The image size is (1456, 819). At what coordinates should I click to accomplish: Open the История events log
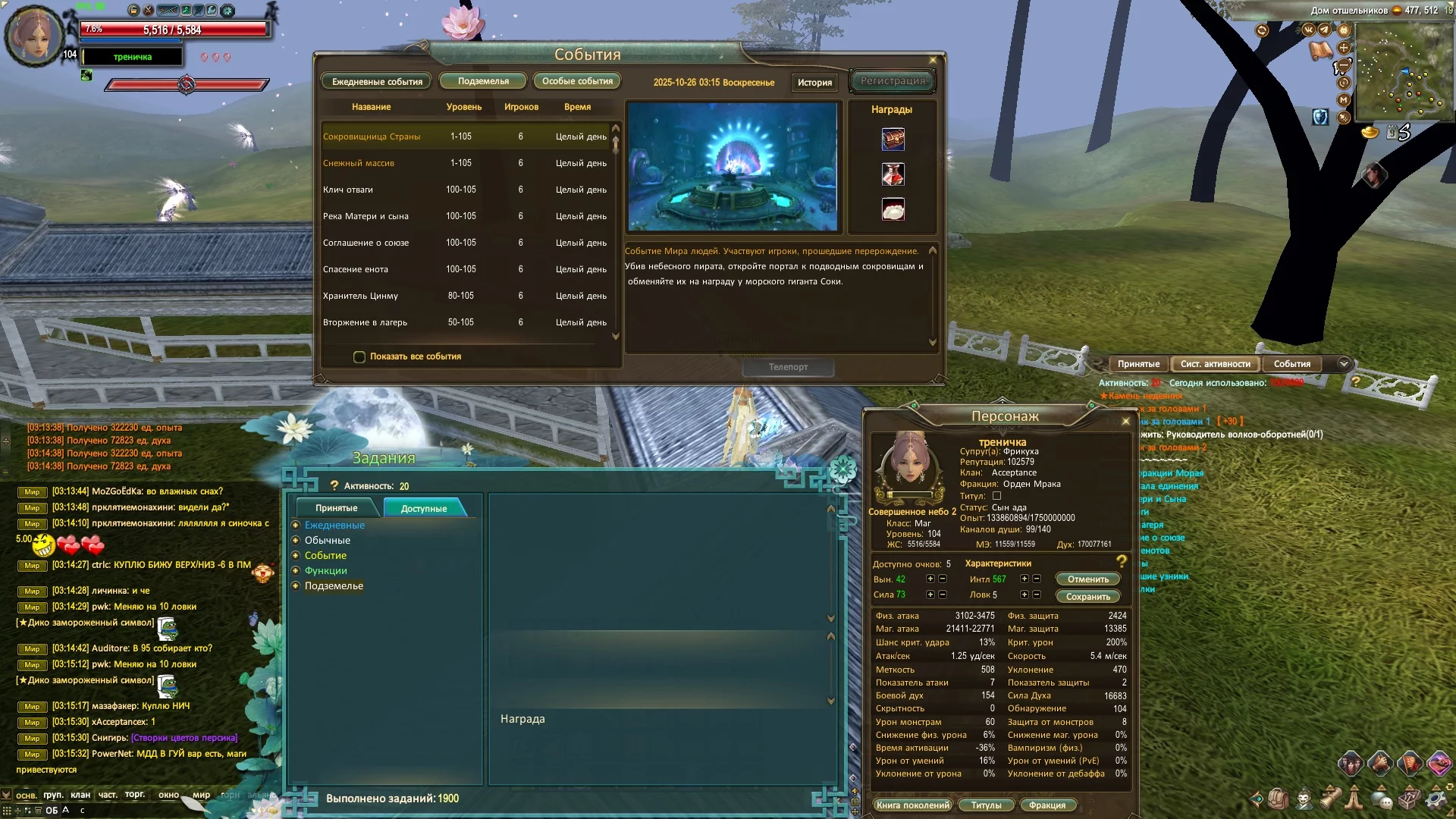(x=814, y=82)
